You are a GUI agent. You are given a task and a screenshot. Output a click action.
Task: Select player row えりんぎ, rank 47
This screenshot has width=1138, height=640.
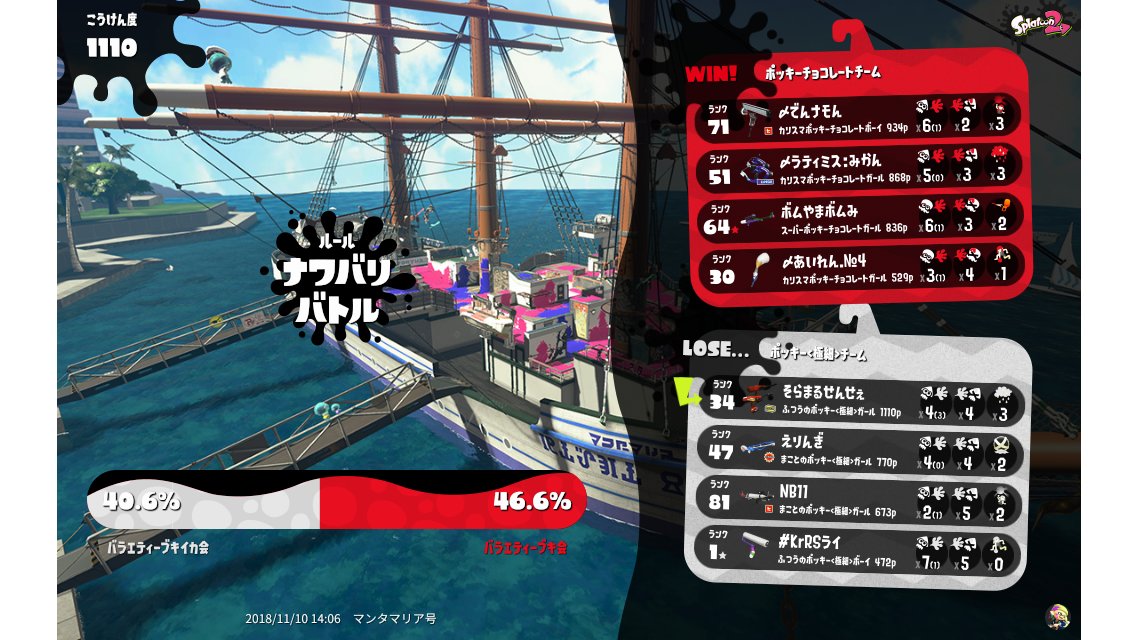862,451
